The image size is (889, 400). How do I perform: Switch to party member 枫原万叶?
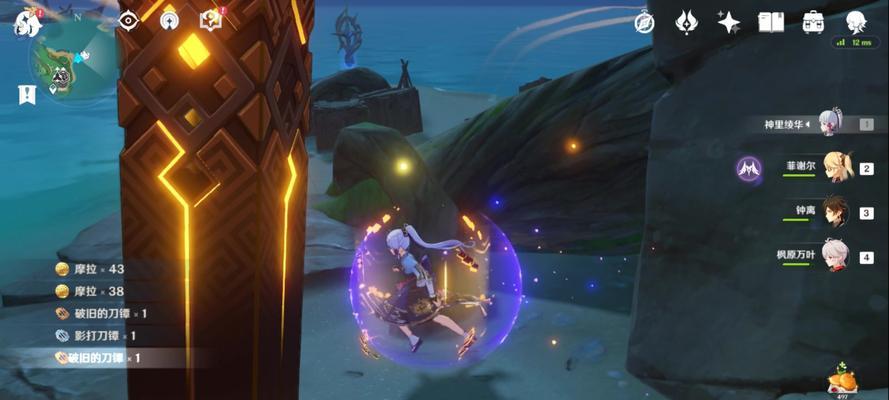[836, 254]
